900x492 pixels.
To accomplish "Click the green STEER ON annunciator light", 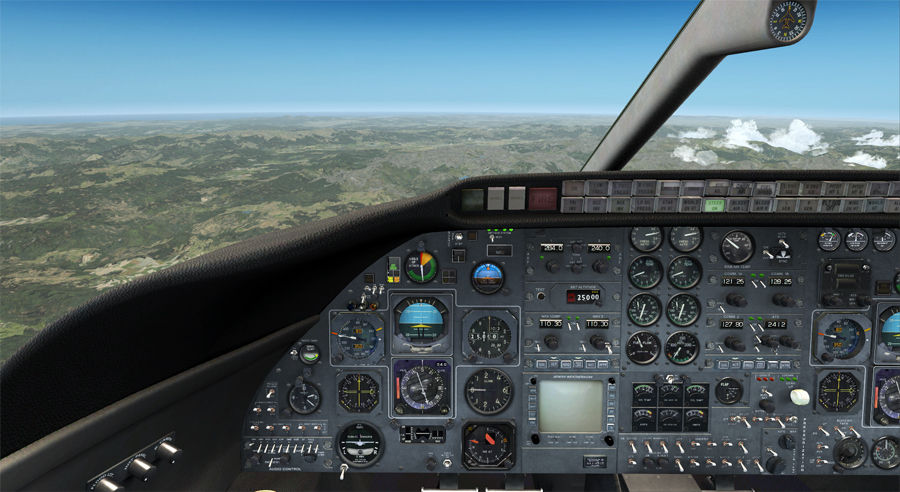I will pyautogui.click(x=714, y=205).
